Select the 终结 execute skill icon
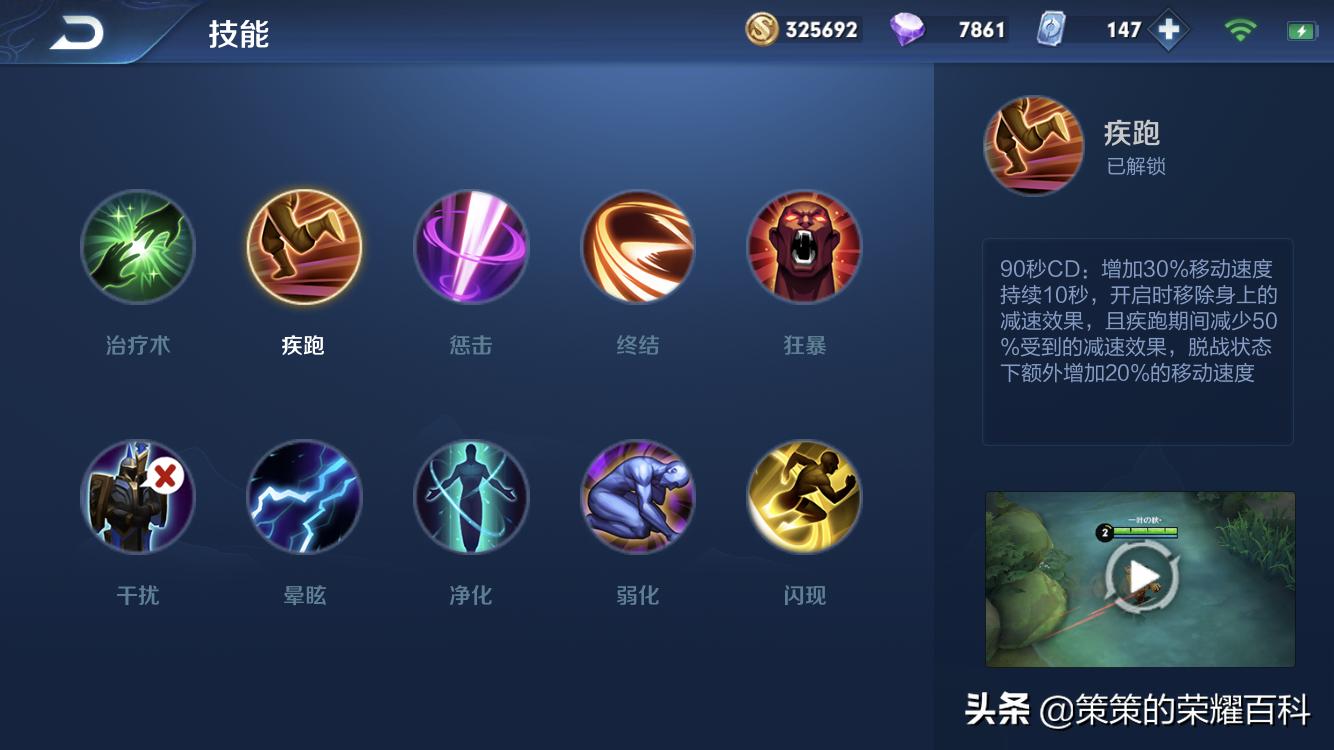This screenshot has width=1334, height=750. pyautogui.click(x=638, y=247)
